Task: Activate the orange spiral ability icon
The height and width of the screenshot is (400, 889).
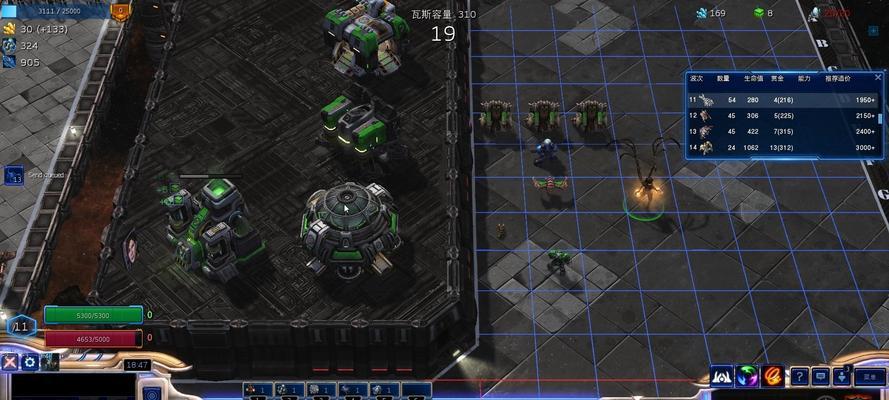Action: pos(772,376)
